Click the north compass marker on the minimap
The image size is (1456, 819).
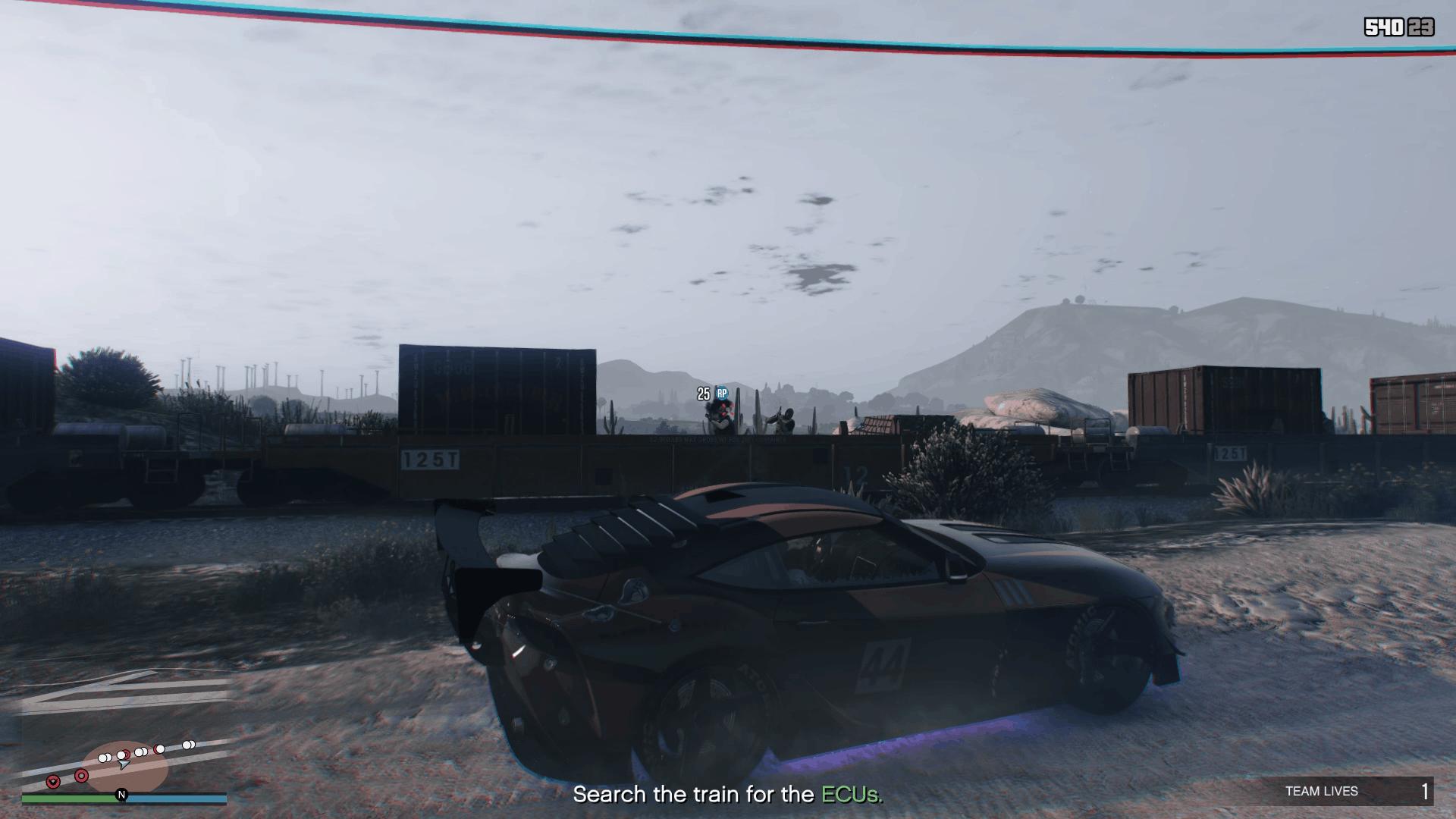121,795
